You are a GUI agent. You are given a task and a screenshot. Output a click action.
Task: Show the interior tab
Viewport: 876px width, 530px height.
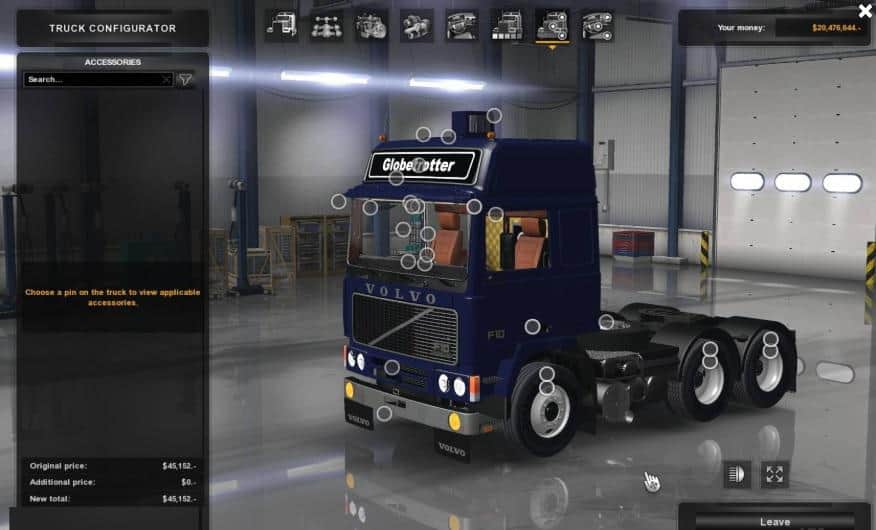coord(461,25)
